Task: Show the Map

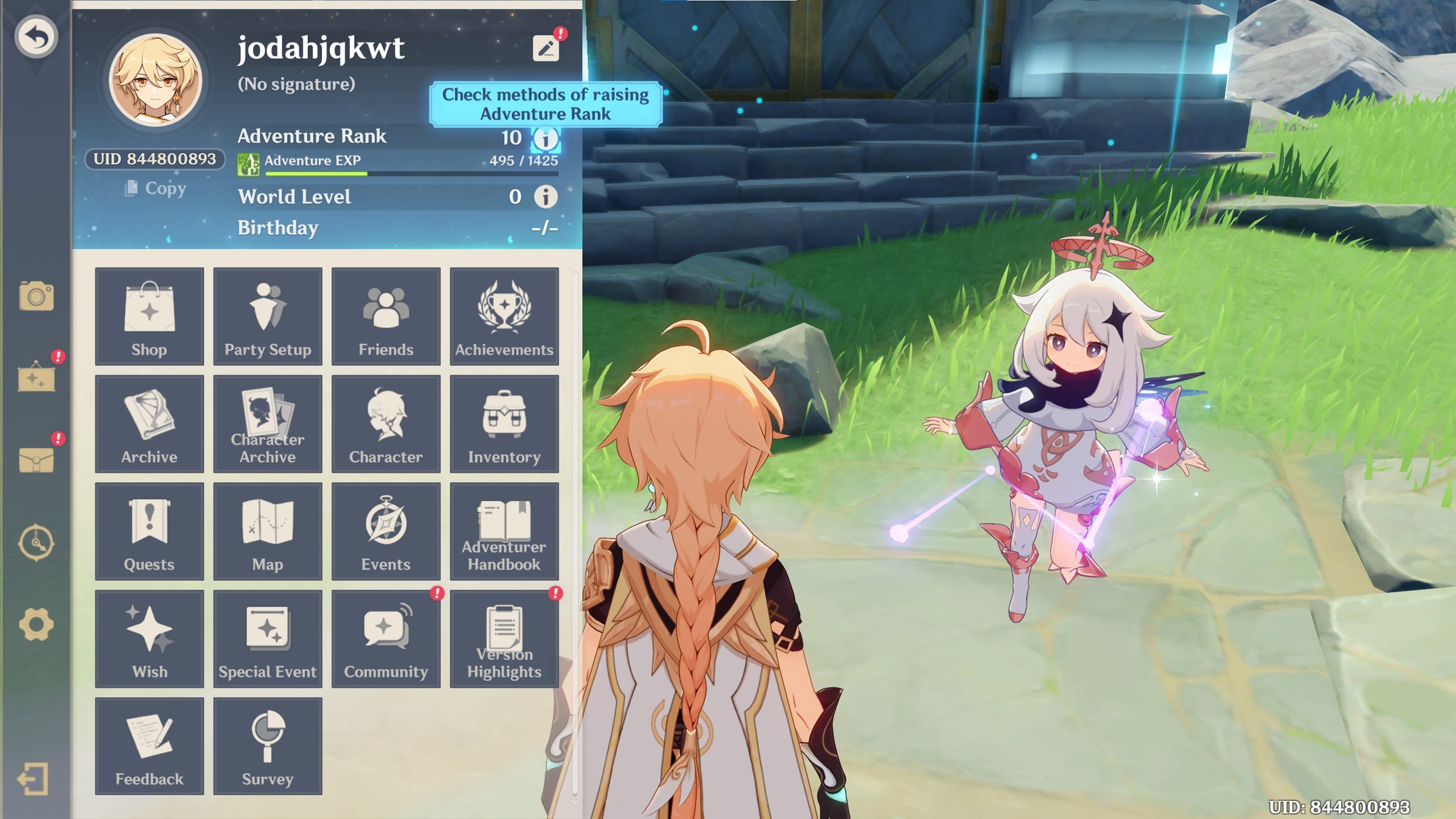Action: [x=267, y=531]
